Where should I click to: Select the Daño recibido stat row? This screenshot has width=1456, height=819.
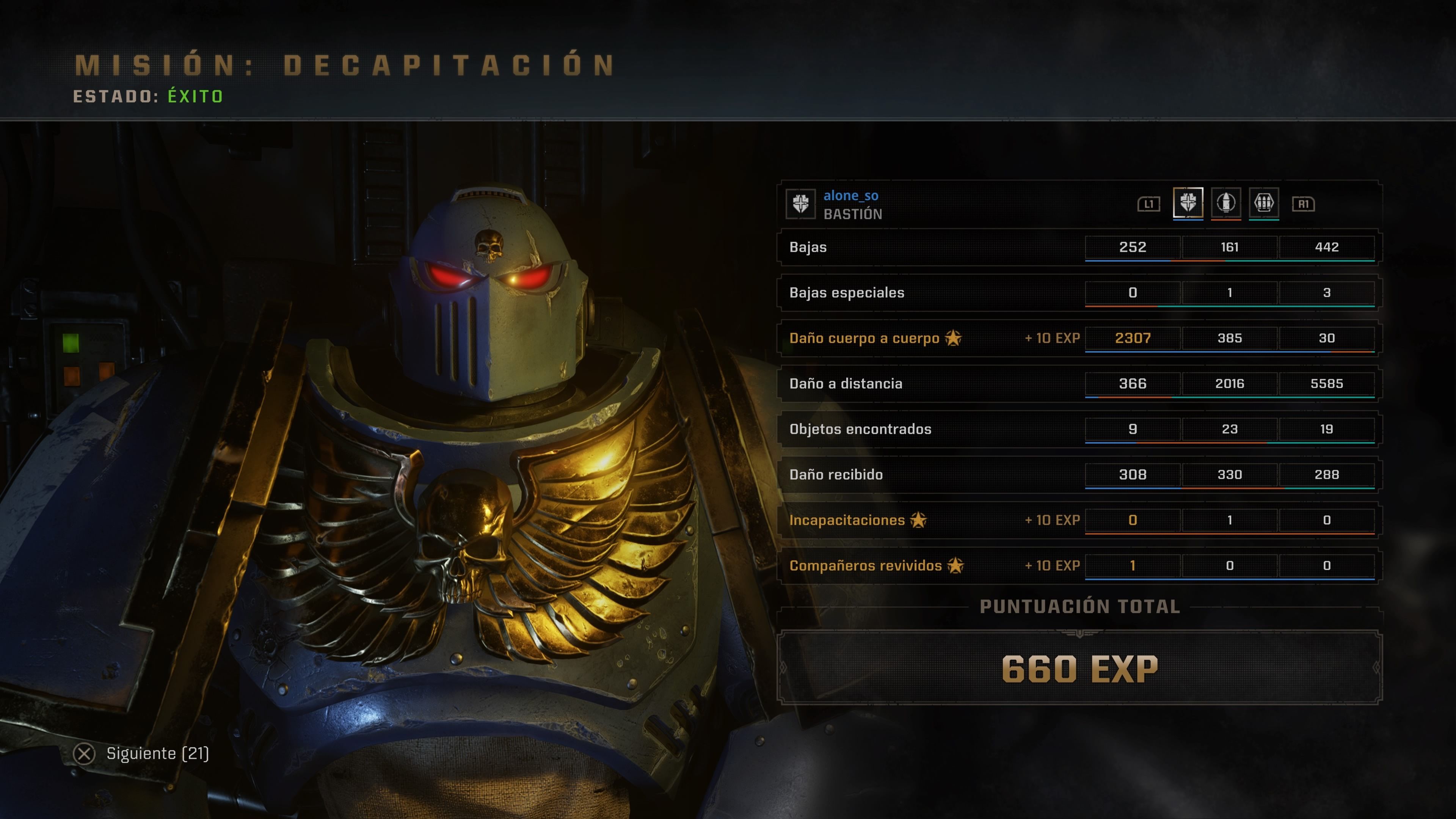[x=836, y=475]
